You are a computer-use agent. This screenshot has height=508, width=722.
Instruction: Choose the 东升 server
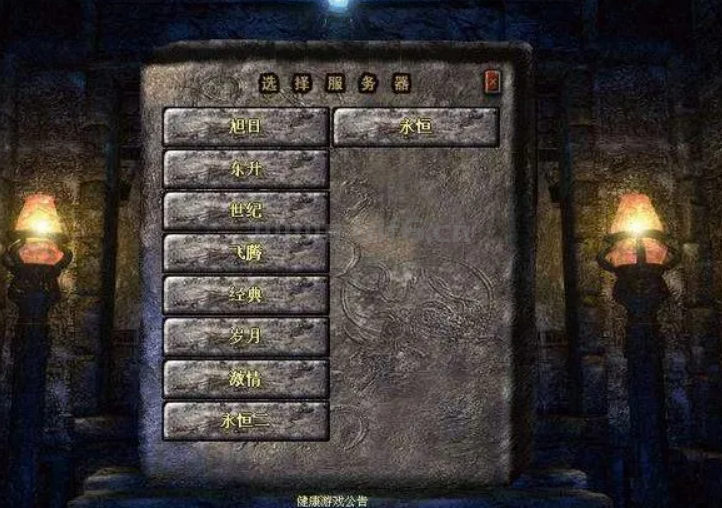coord(246,169)
